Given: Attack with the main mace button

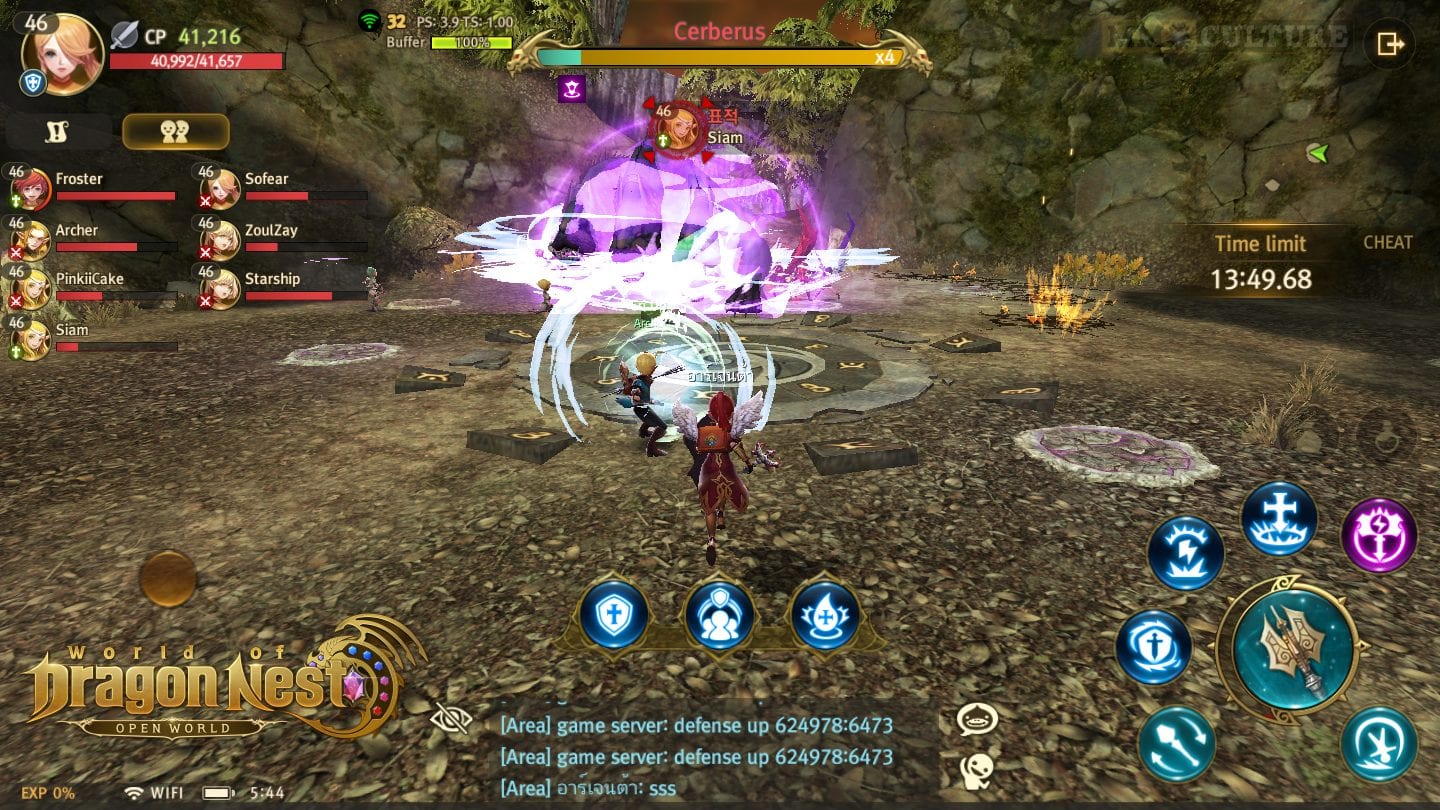Looking at the screenshot, I should pos(1292,648).
